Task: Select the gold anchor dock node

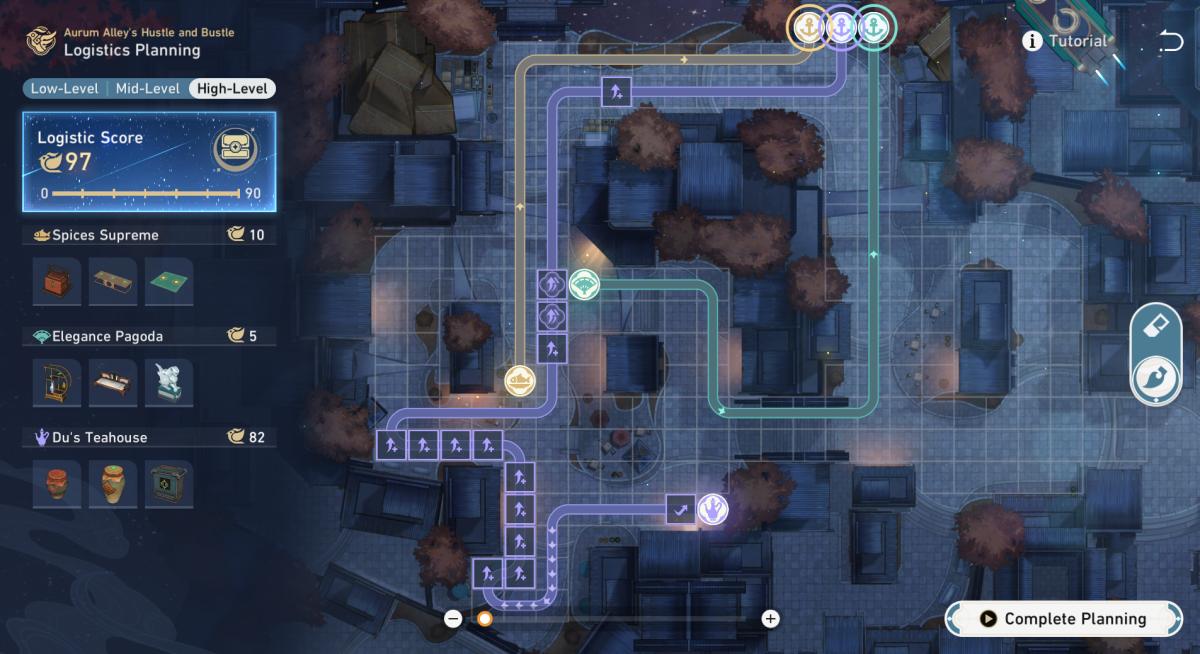Action: click(x=807, y=27)
